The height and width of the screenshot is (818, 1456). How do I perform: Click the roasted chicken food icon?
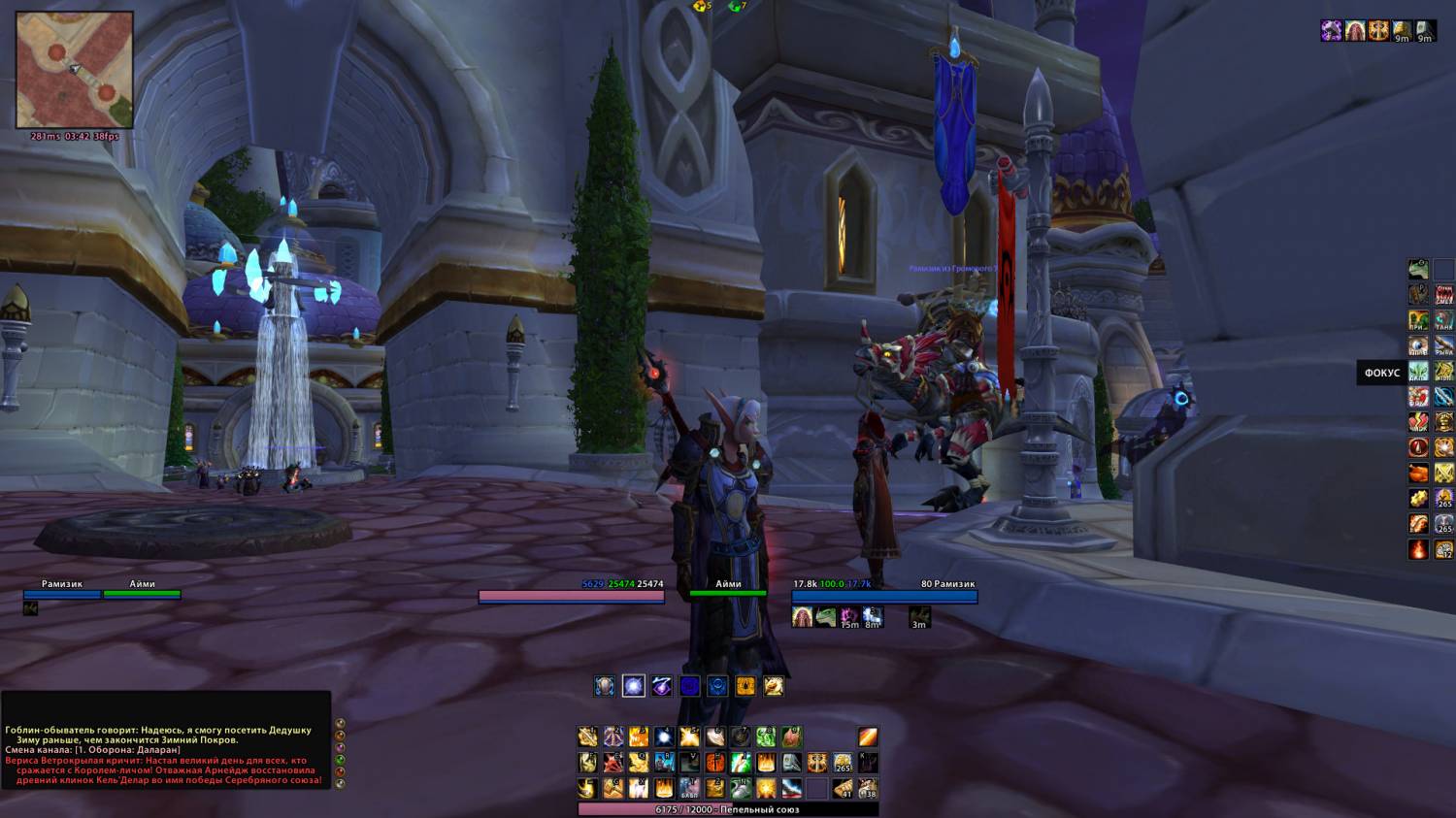pos(1419,474)
